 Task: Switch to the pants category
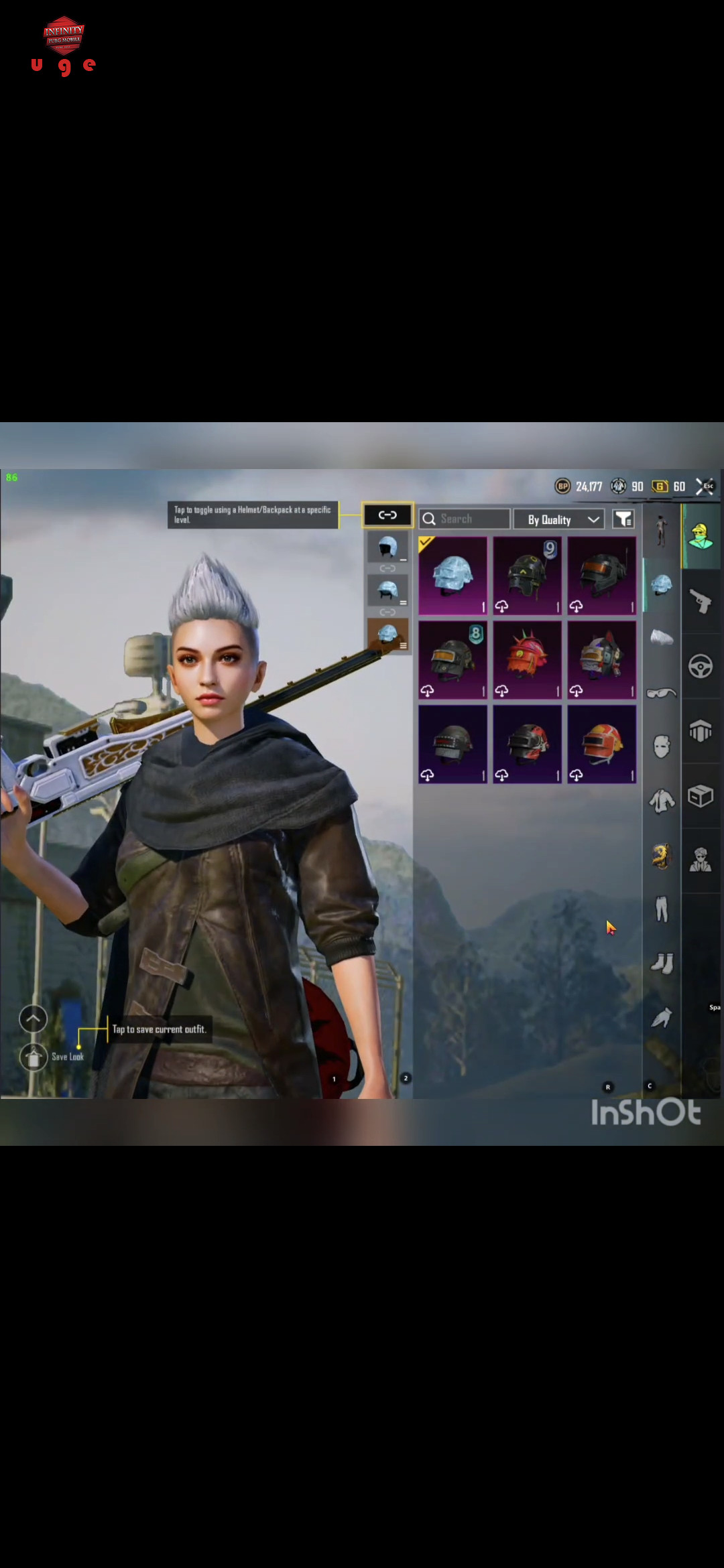(662, 909)
